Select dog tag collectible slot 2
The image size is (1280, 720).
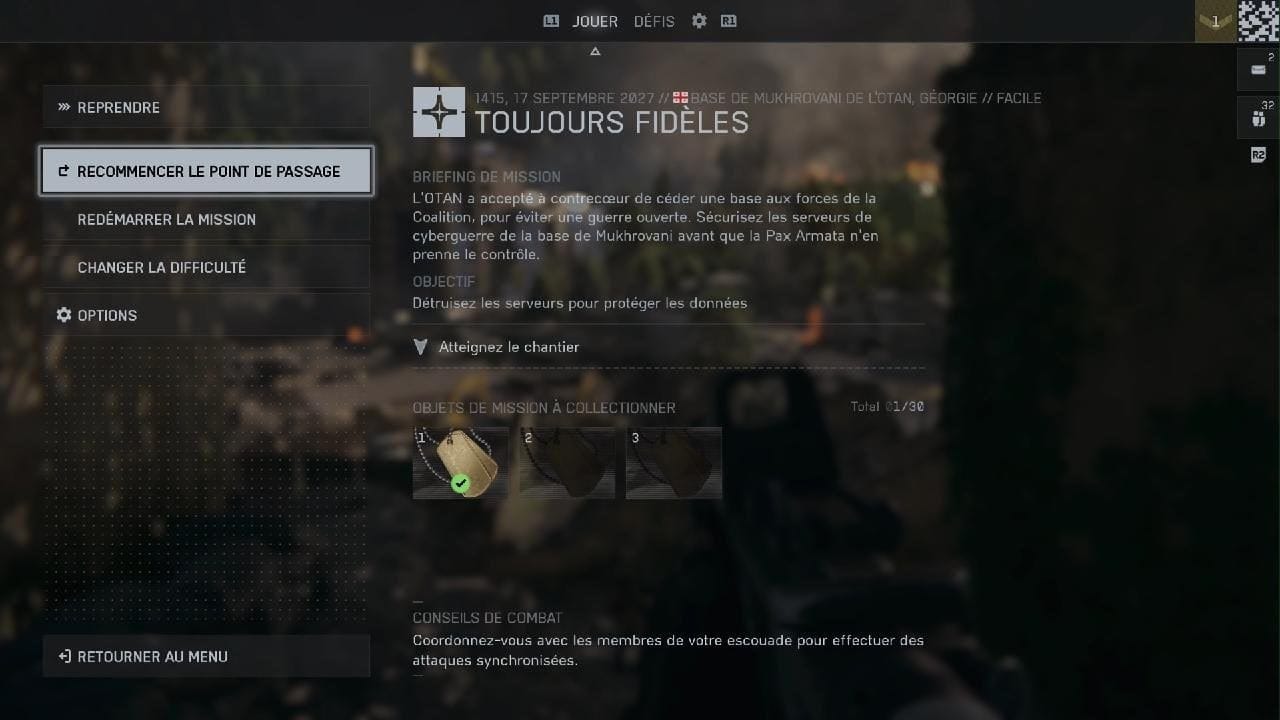click(567, 462)
